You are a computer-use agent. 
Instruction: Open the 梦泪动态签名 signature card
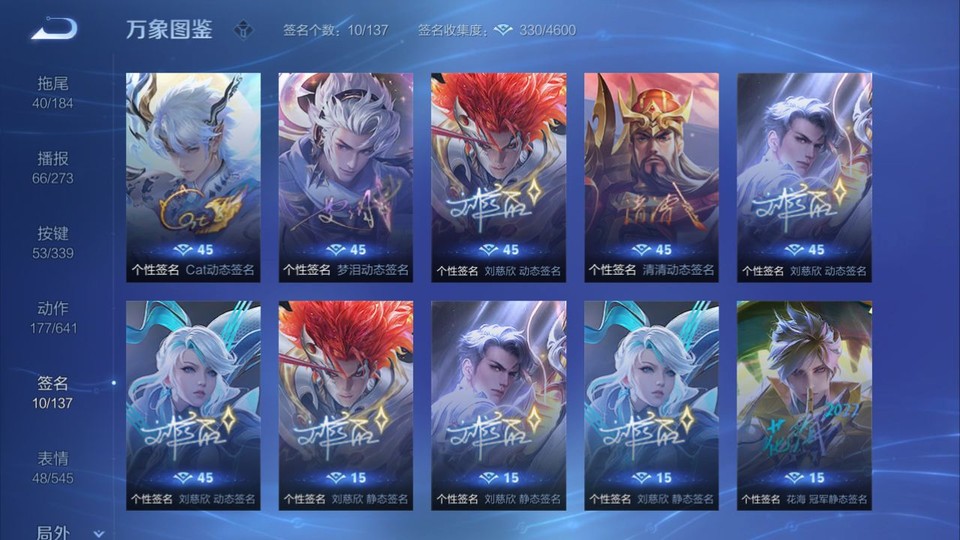point(345,177)
